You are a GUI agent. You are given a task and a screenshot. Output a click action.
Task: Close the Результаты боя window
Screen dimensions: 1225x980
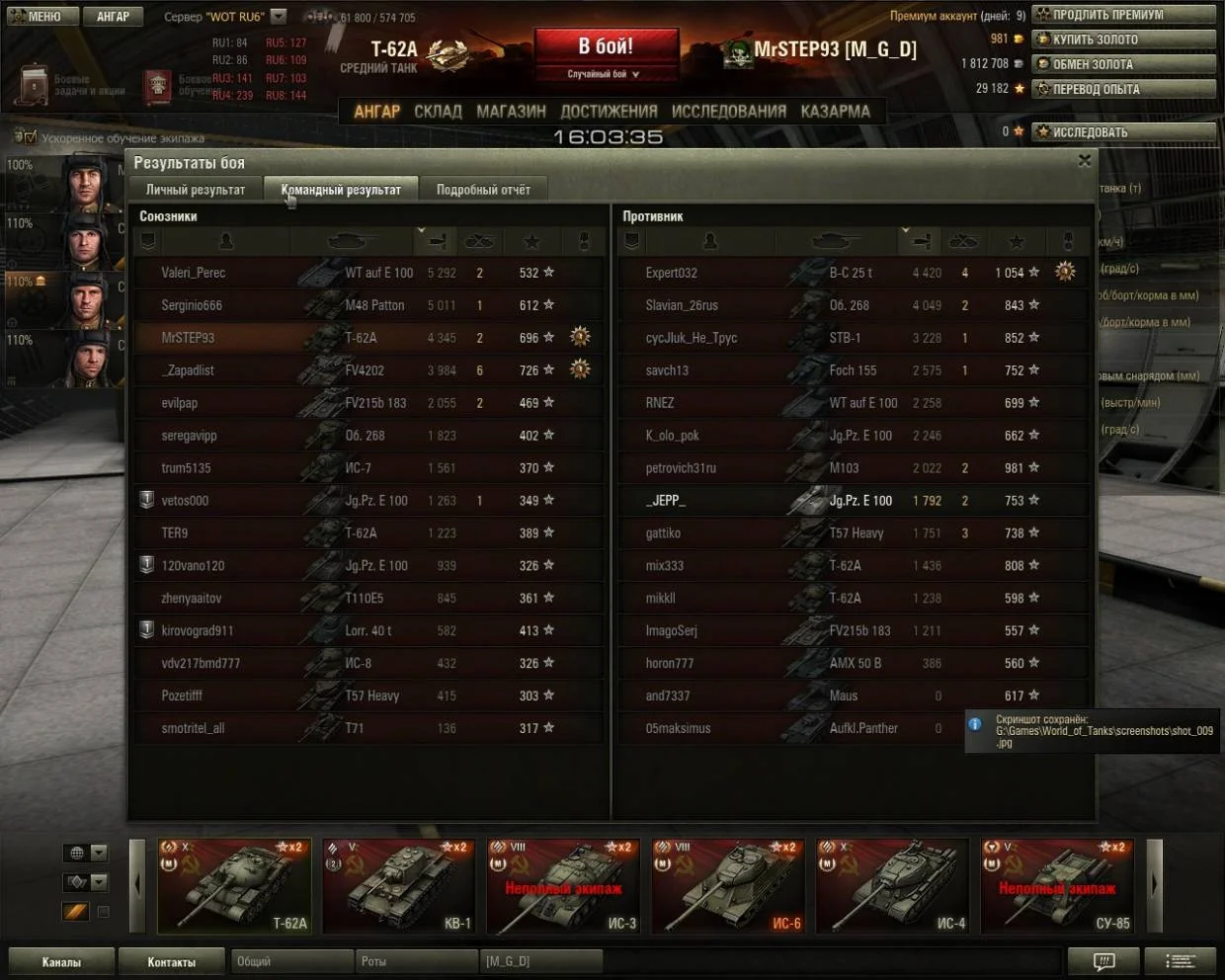click(x=1085, y=161)
